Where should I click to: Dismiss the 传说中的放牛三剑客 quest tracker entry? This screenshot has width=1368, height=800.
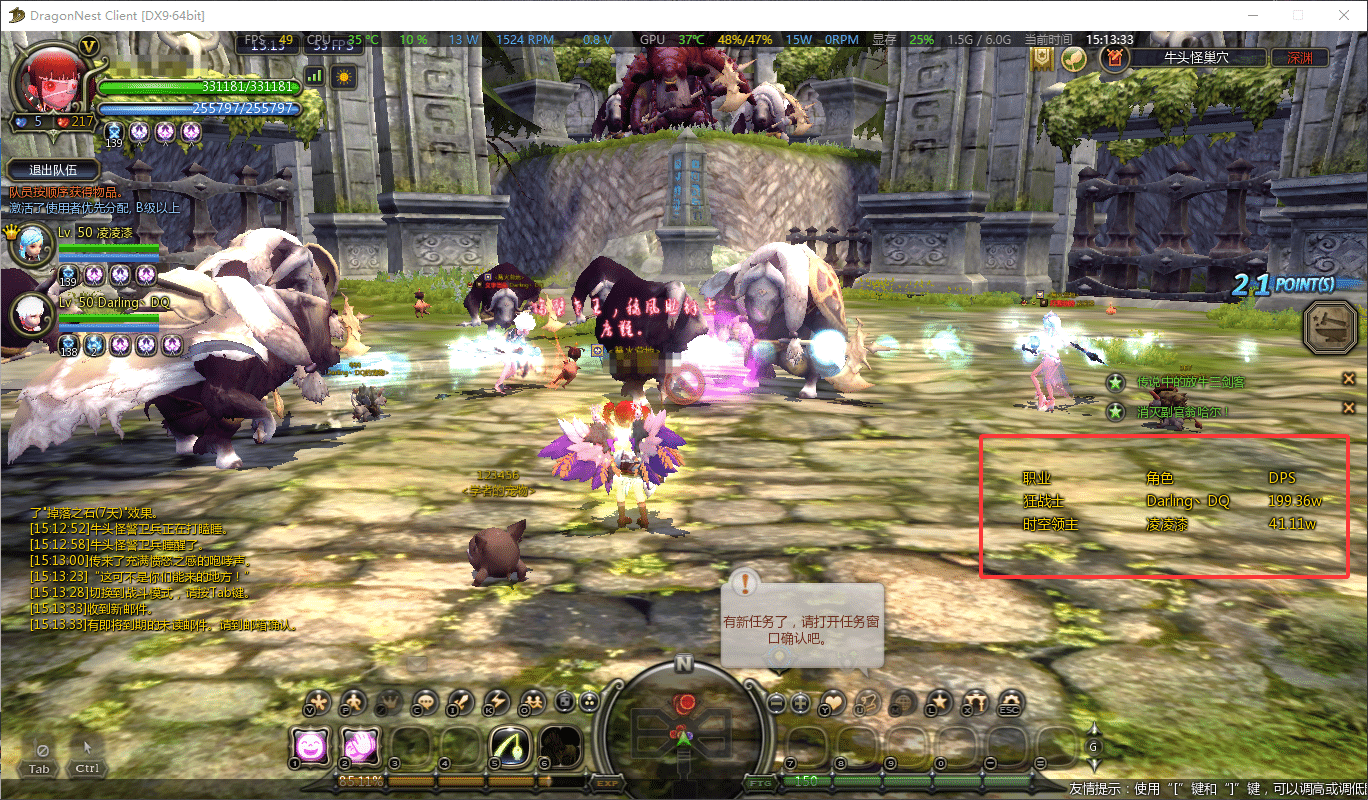(1348, 378)
